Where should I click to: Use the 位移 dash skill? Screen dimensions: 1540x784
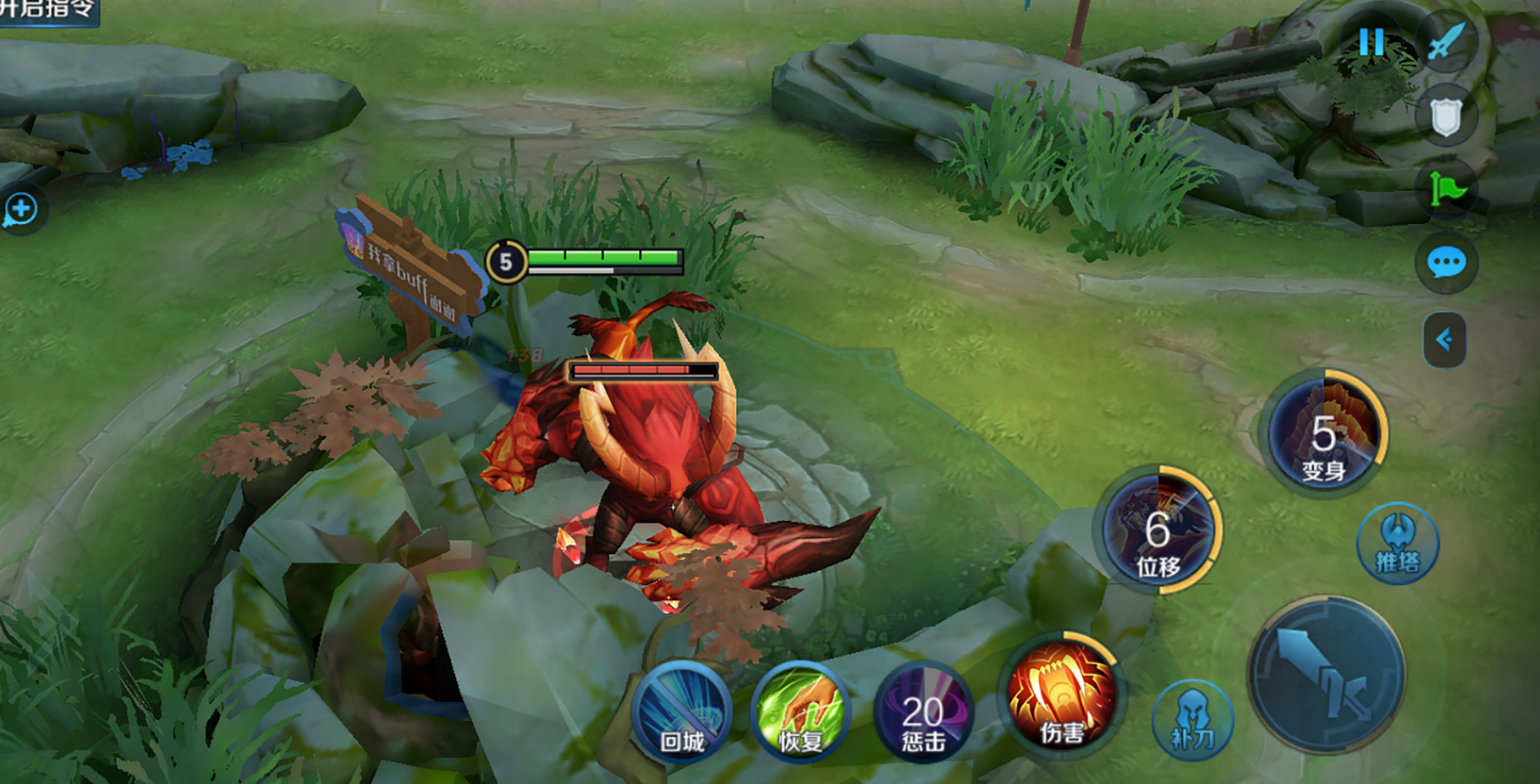tap(1159, 530)
